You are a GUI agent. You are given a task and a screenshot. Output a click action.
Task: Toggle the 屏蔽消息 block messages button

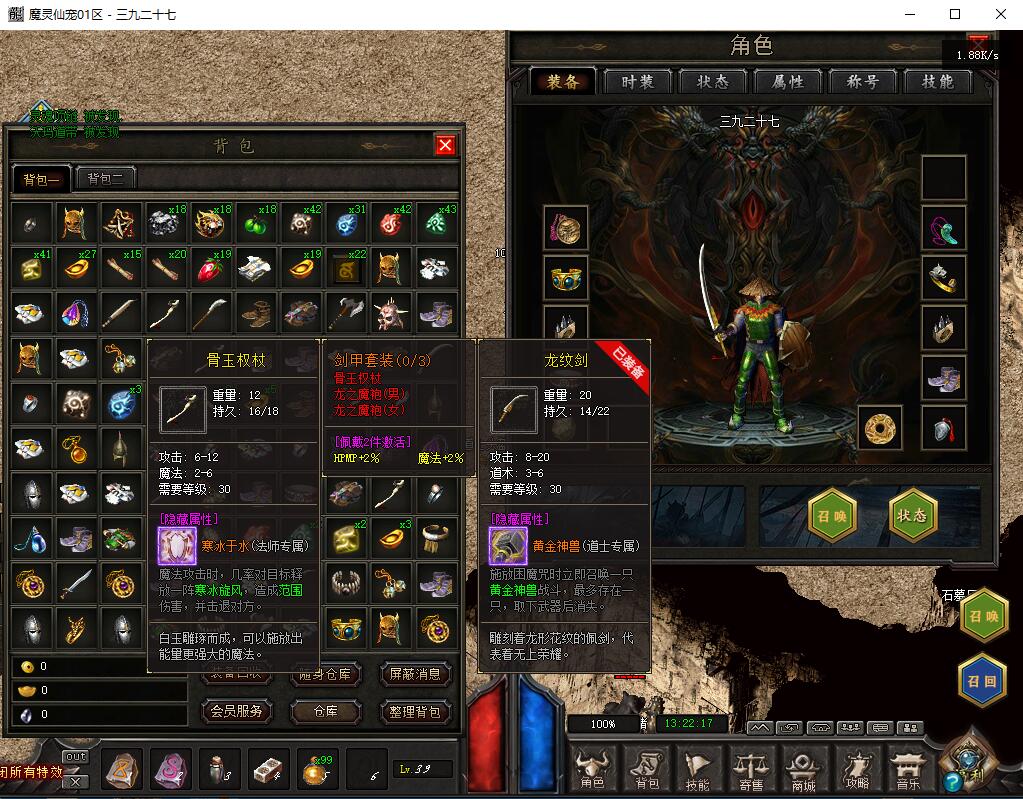pyautogui.click(x=416, y=674)
